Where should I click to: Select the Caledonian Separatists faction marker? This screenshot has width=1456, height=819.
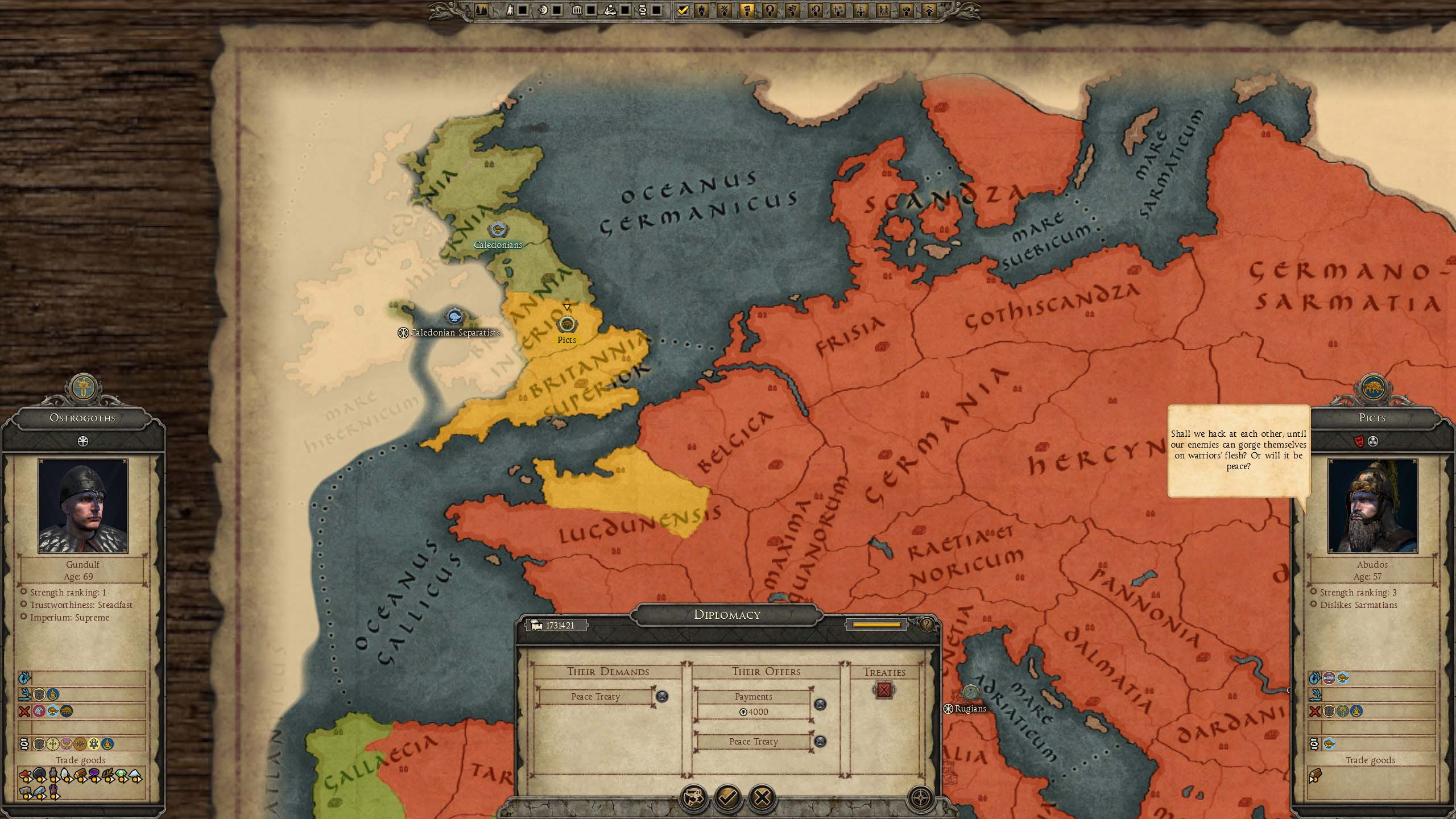click(454, 317)
